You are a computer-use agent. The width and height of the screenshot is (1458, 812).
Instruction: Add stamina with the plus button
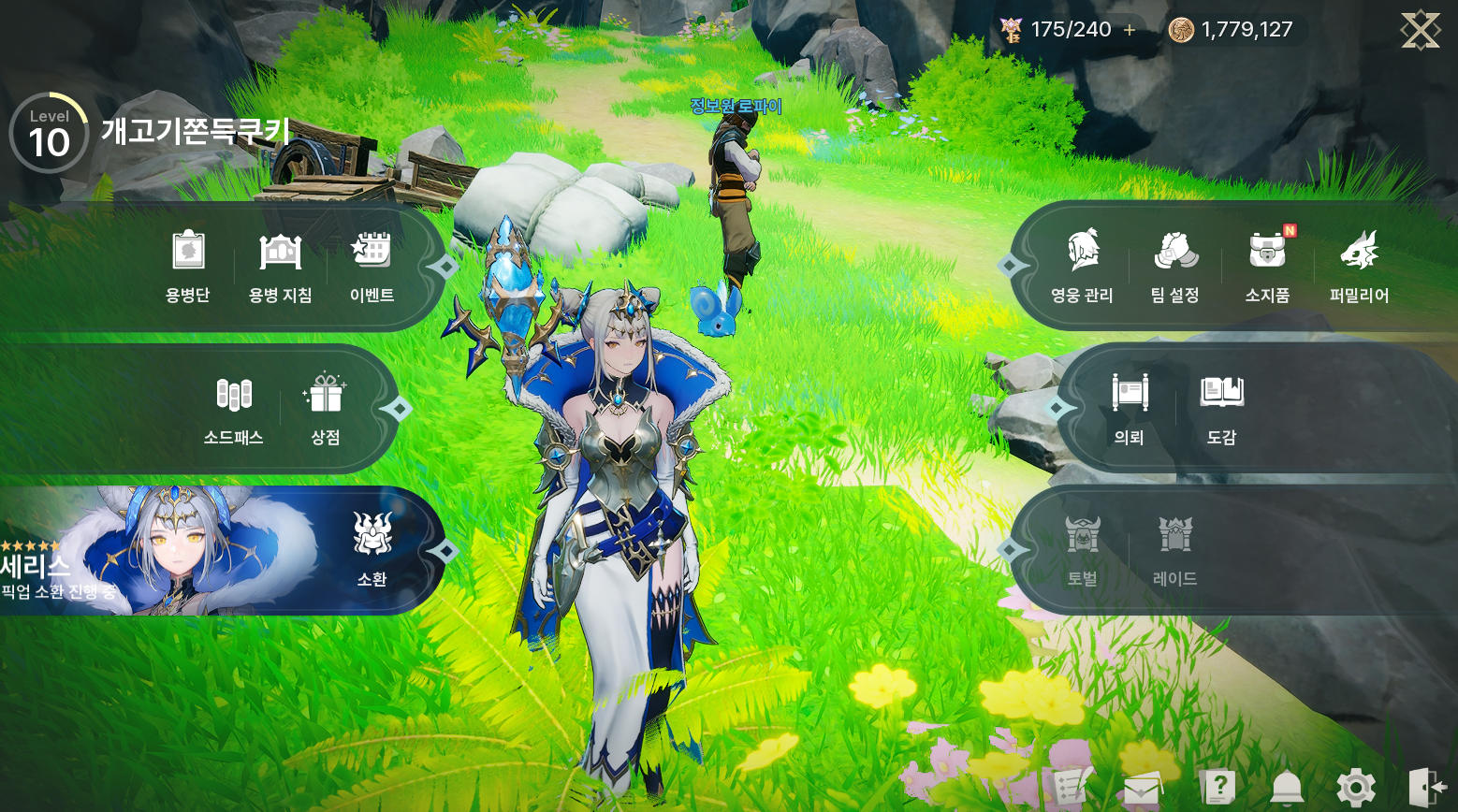point(1130,30)
